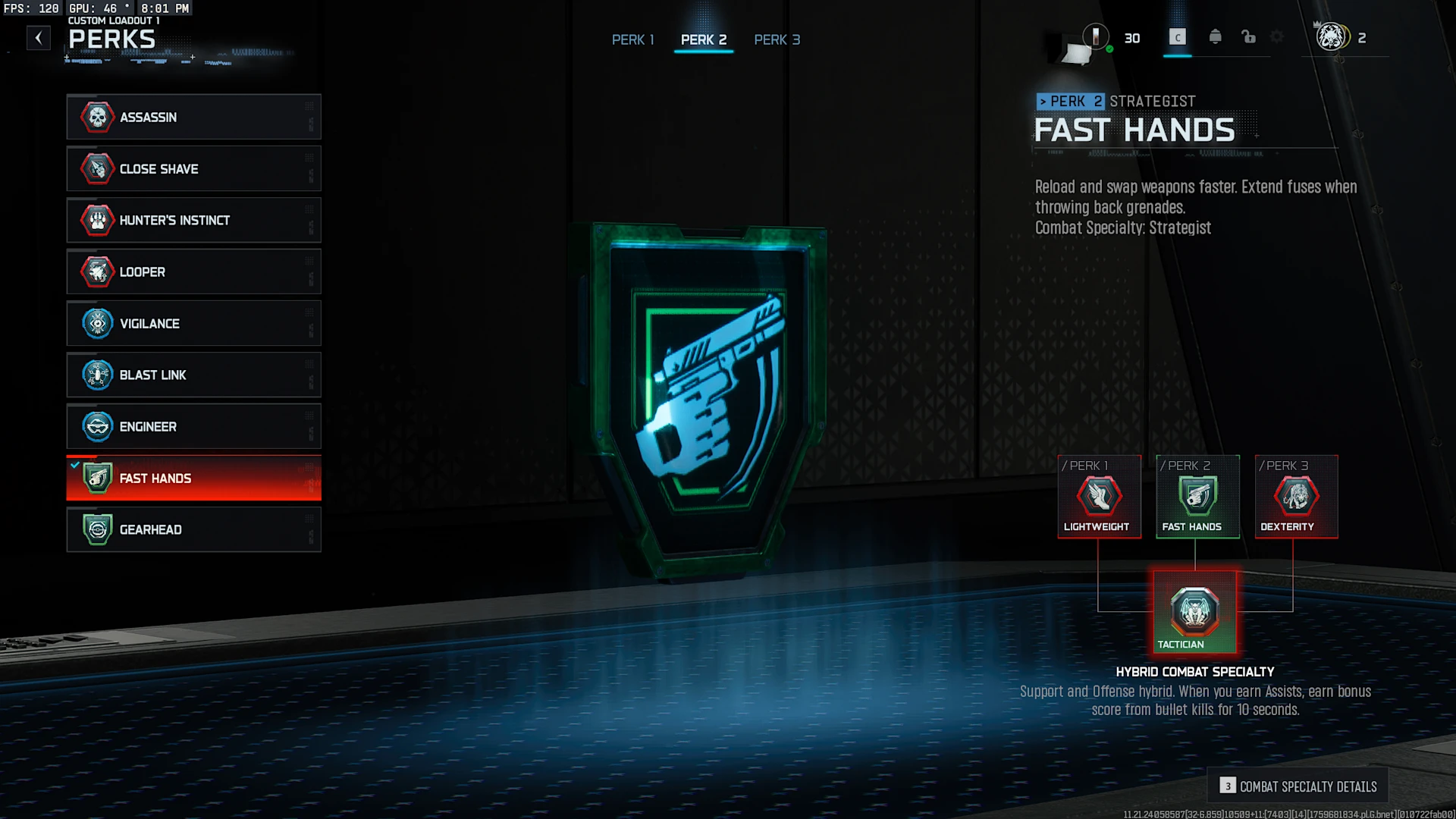Show Combat Specialty Details
The height and width of the screenshot is (819, 1456).
(x=1298, y=786)
